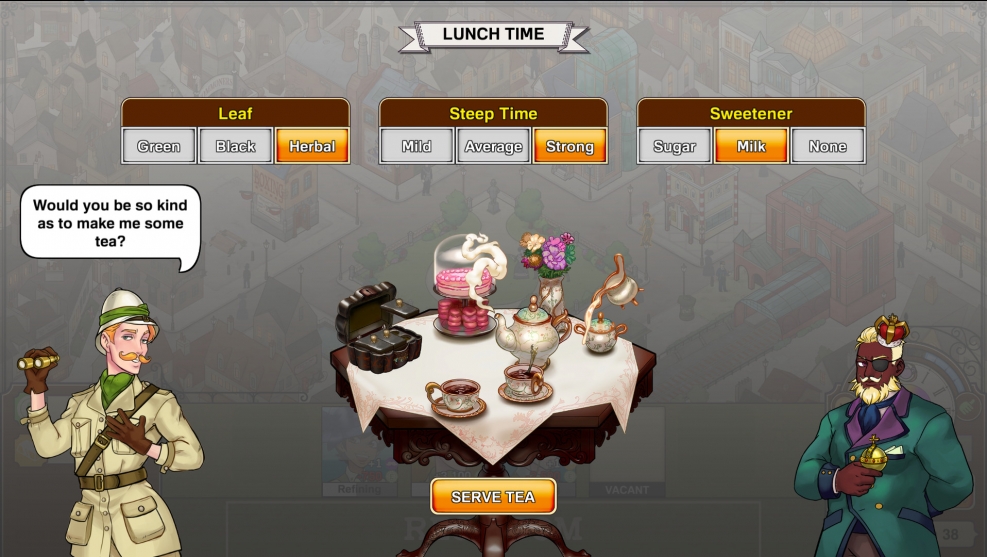Set steep time to Mild
Image resolution: width=987 pixels, height=557 pixels.
[x=417, y=146]
